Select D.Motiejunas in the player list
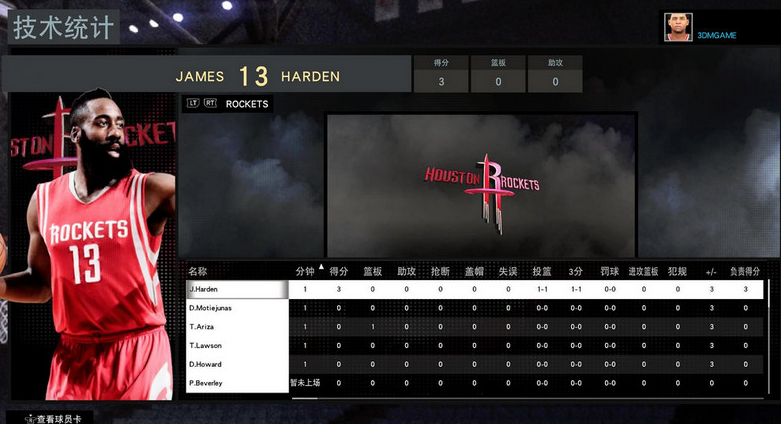 pyautogui.click(x=237, y=308)
